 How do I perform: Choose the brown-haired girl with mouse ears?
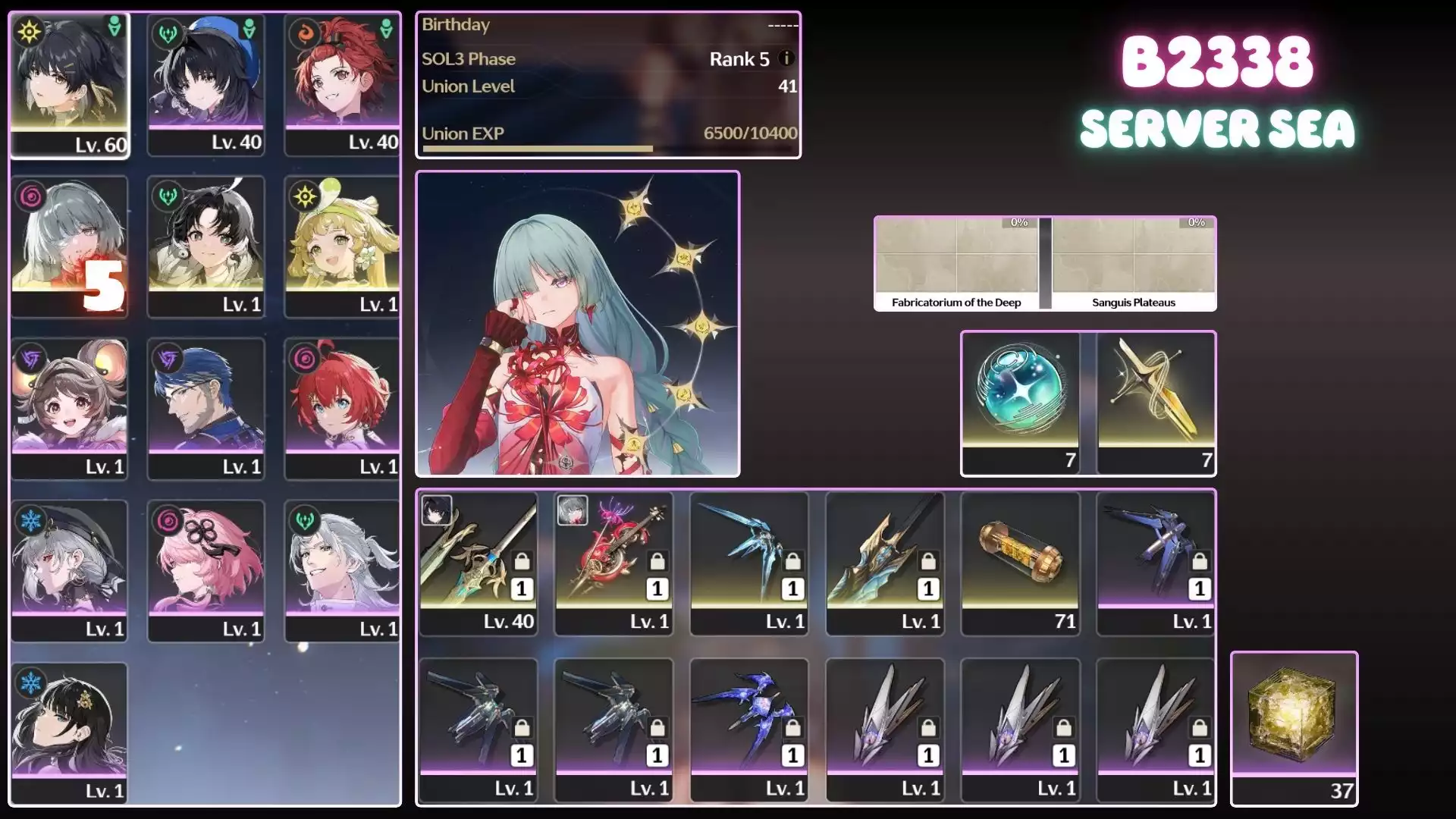[69, 408]
